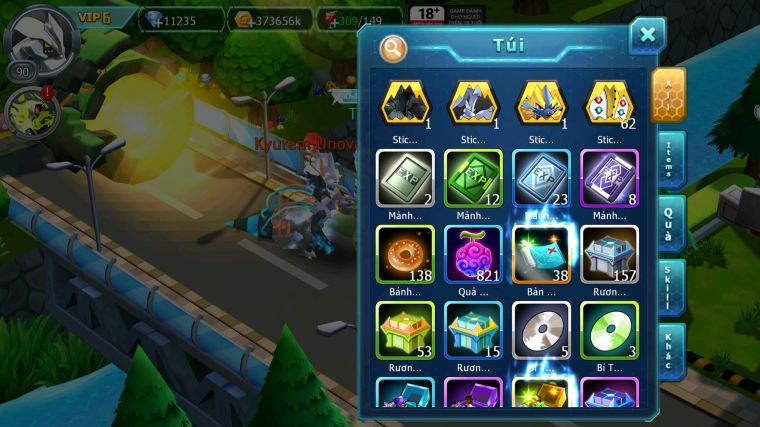Select the sticker item with count 62

(x=609, y=103)
